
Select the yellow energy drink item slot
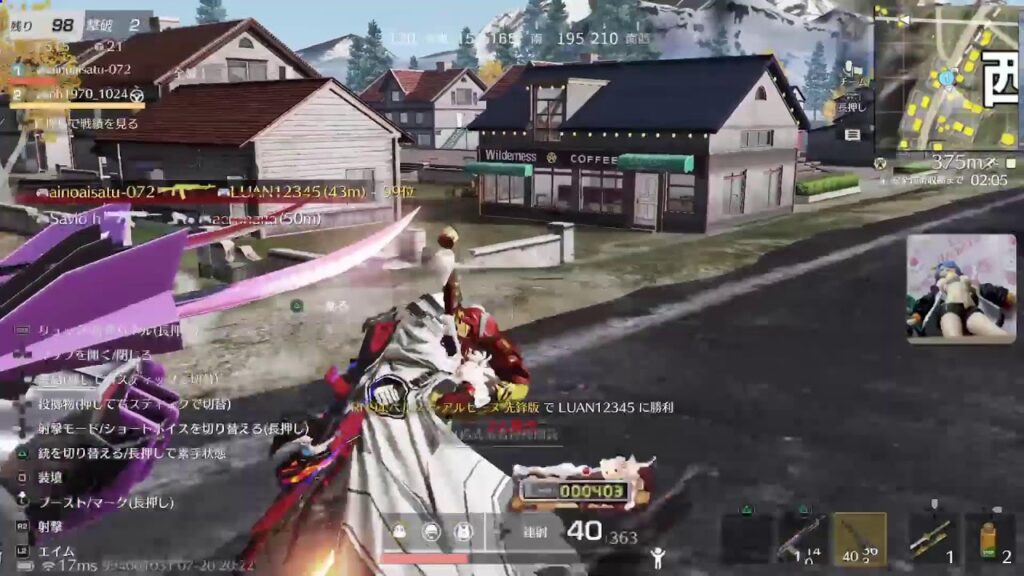point(990,539)
